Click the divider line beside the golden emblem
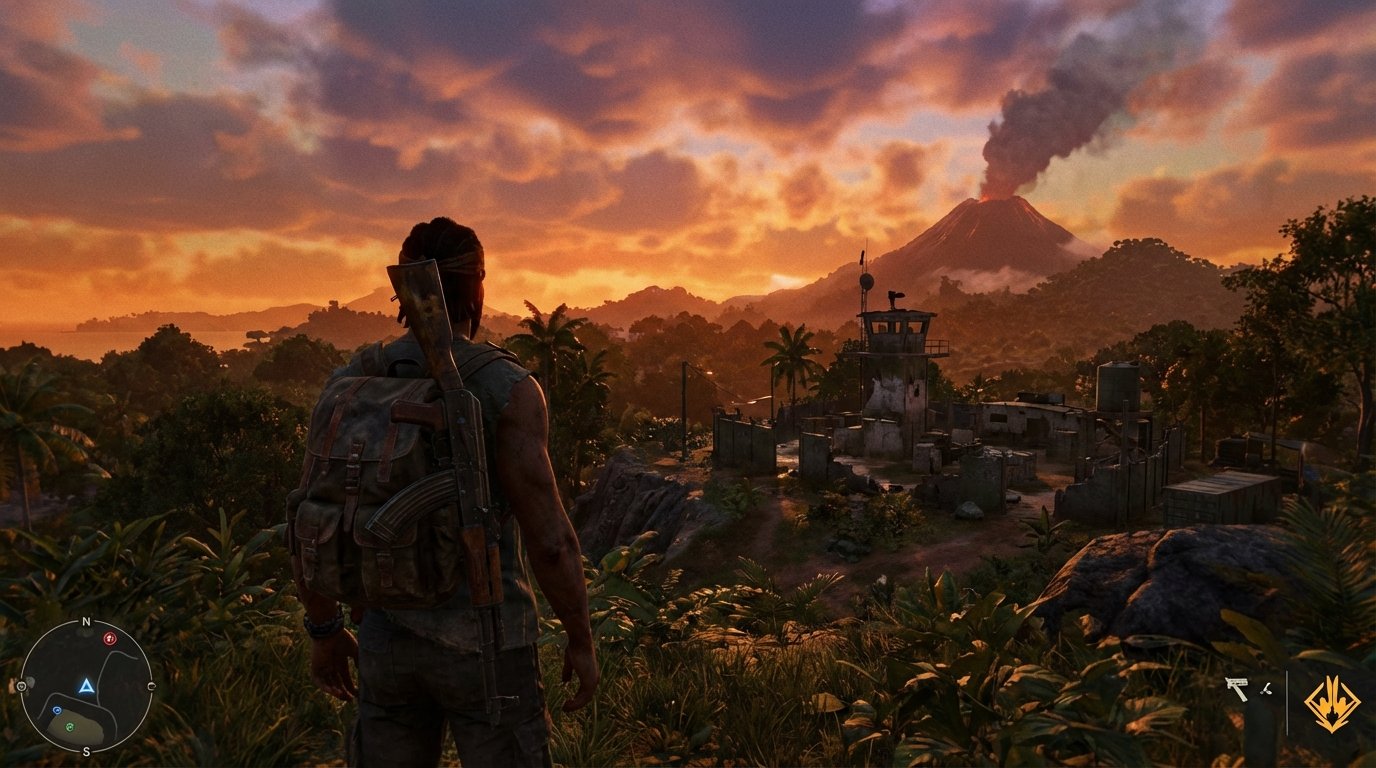 1287,701
